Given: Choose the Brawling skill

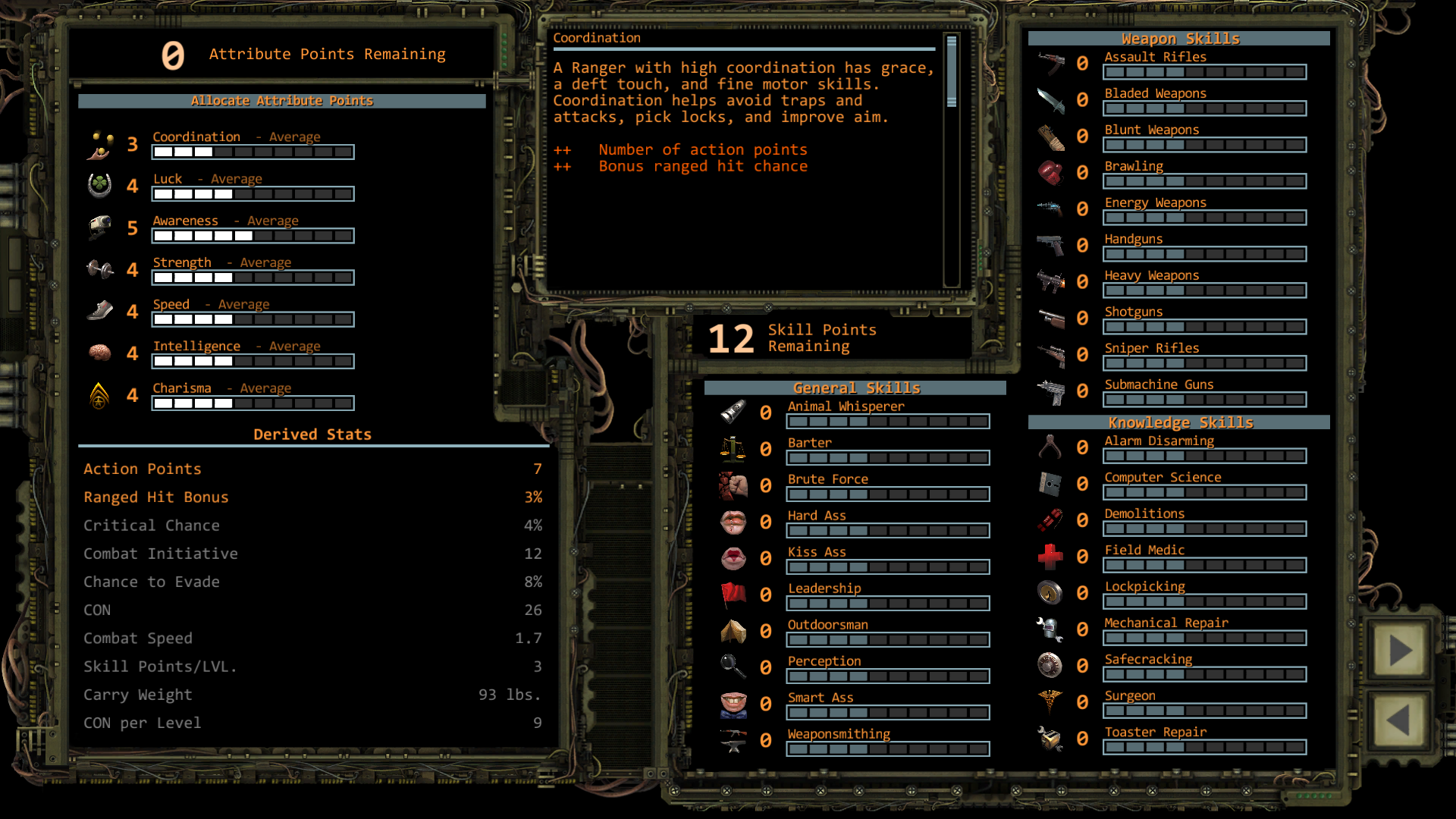Looking at the screenshot, I should pos(1133,166).
